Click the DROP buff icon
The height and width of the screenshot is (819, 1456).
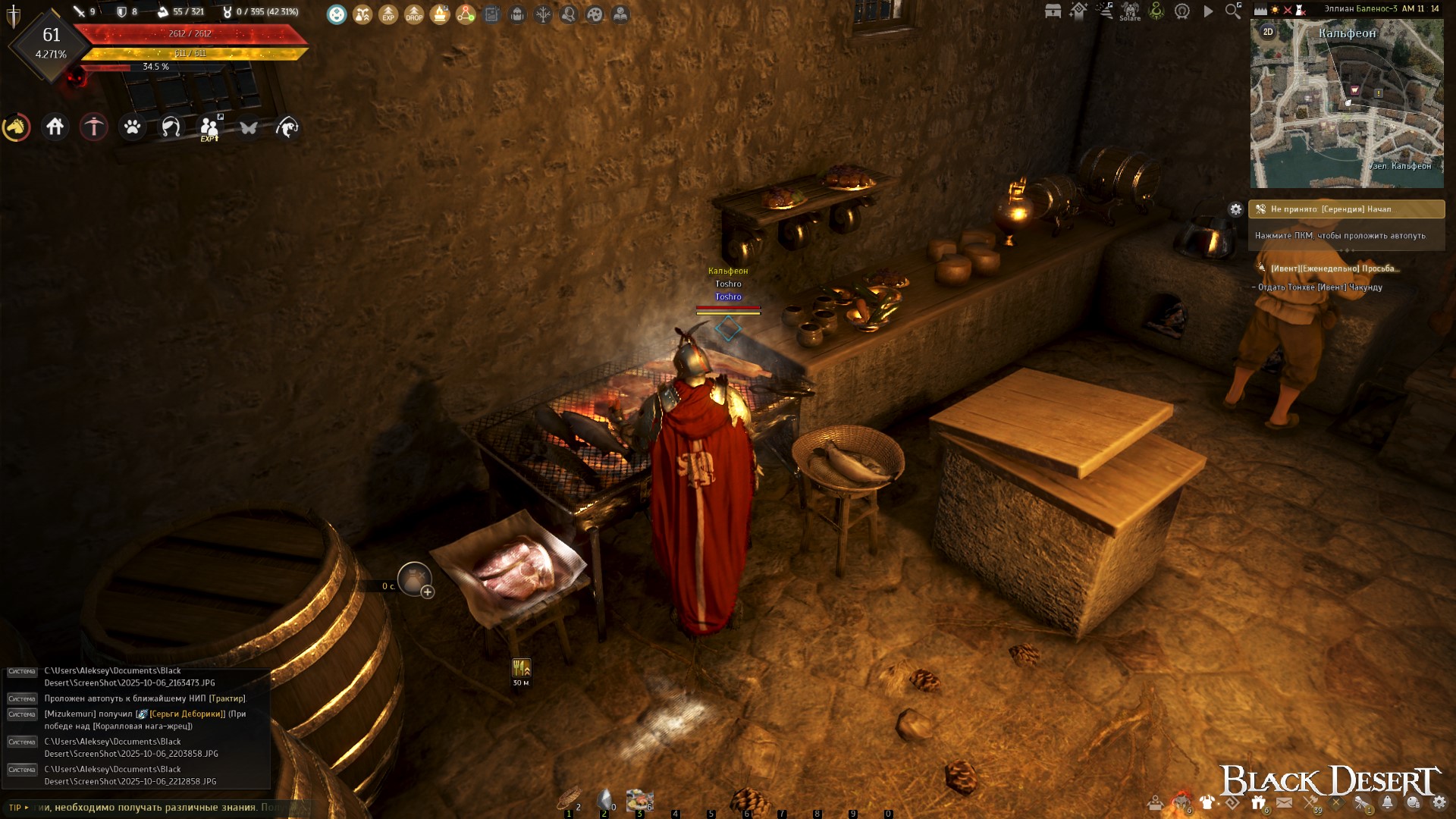pos(414,14)
